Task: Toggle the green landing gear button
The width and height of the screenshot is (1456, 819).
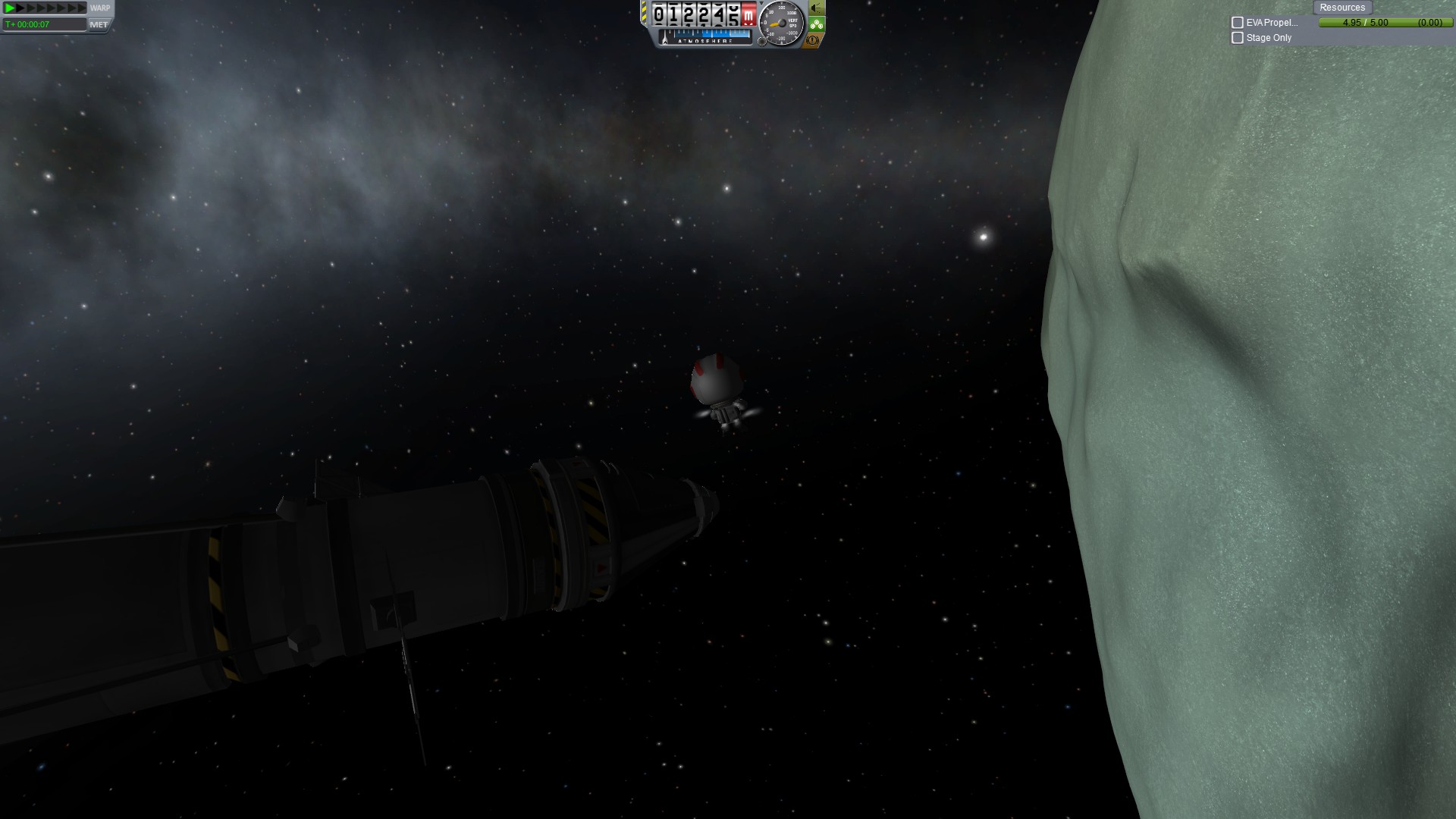Action: (x=816, y=24)
